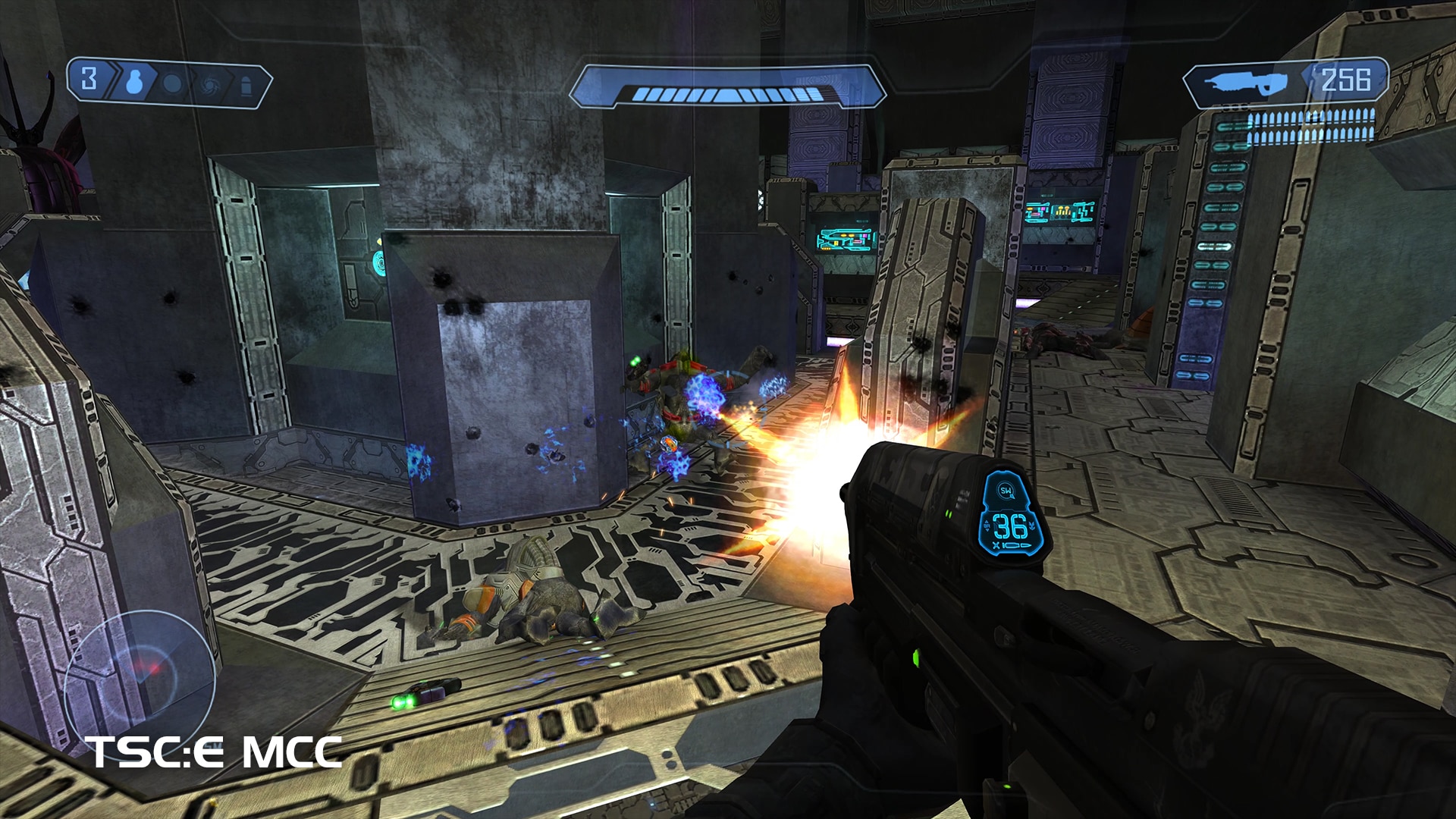1456x819 pixels.
Task: Click the assault rifle weapon icon
Action: [1247, 83]
